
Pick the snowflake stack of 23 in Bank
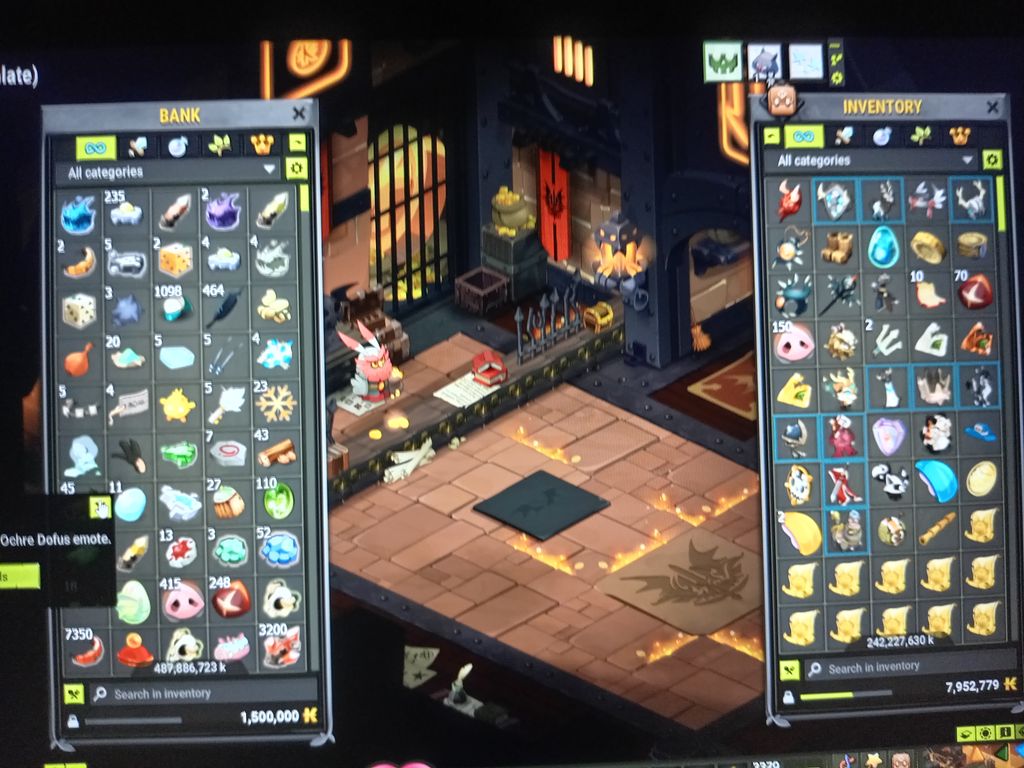pos(277,403)
